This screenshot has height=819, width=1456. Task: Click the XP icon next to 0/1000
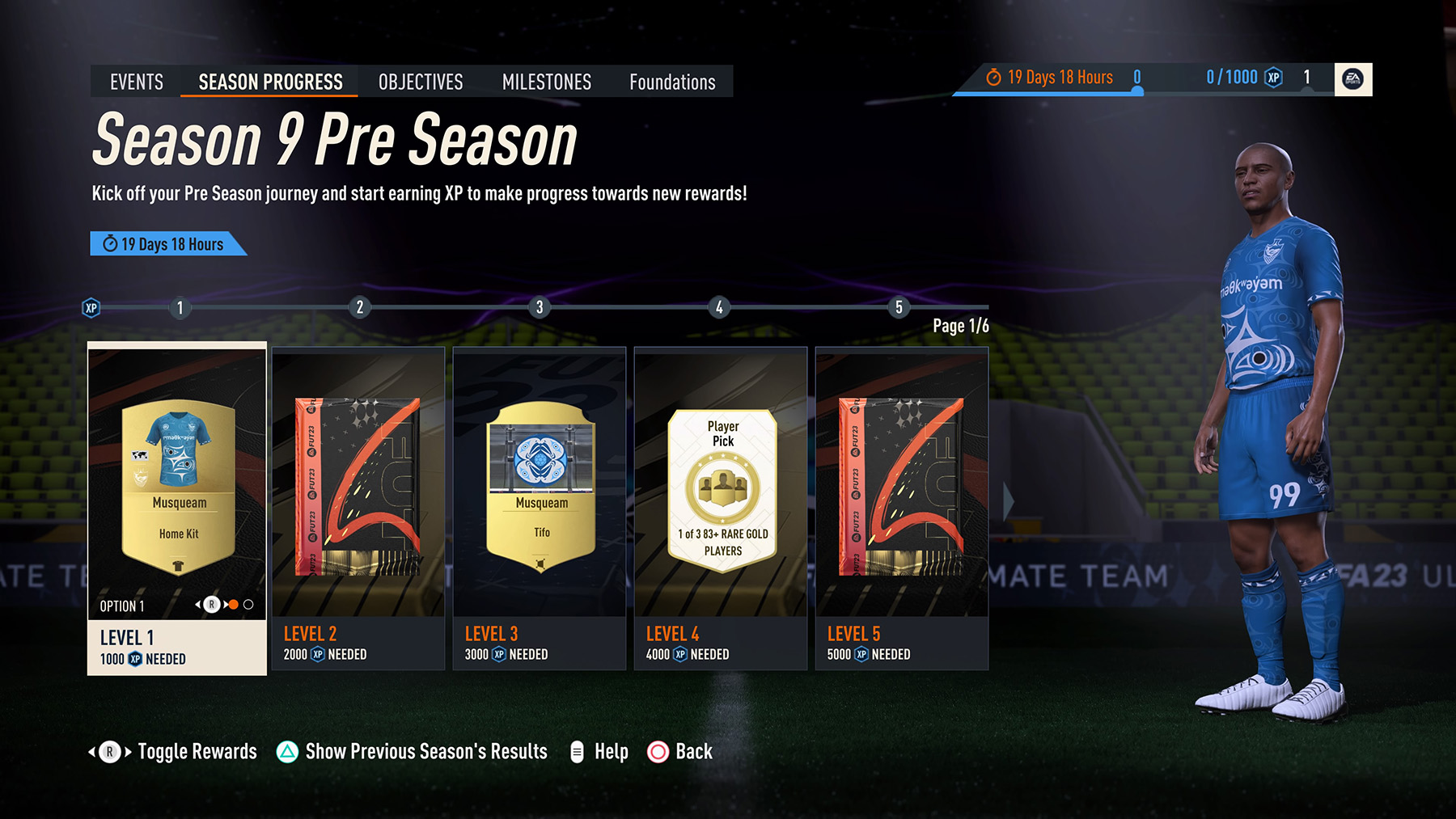(x=1275, y=77)
